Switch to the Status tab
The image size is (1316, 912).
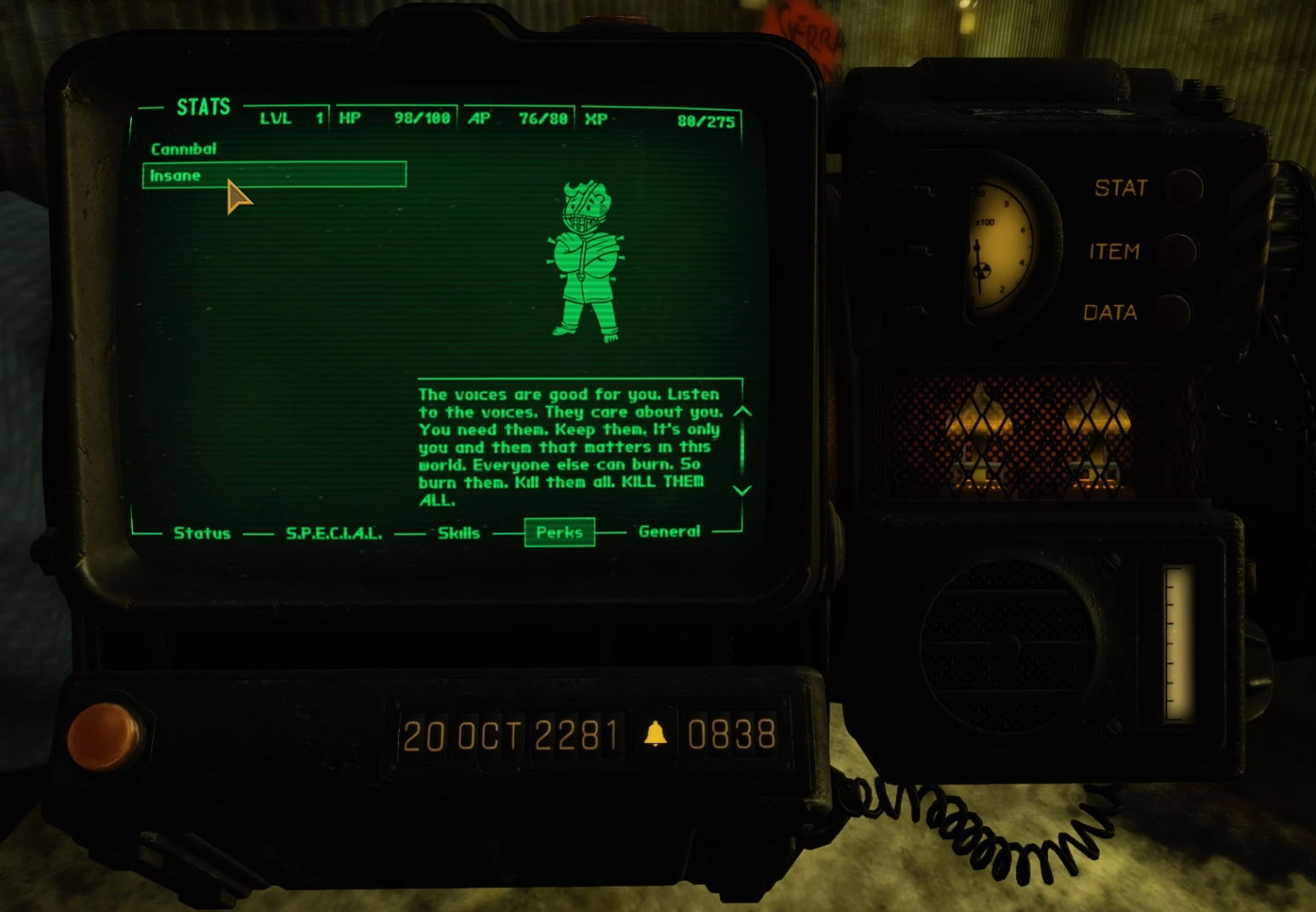click(x=202, y=532)
